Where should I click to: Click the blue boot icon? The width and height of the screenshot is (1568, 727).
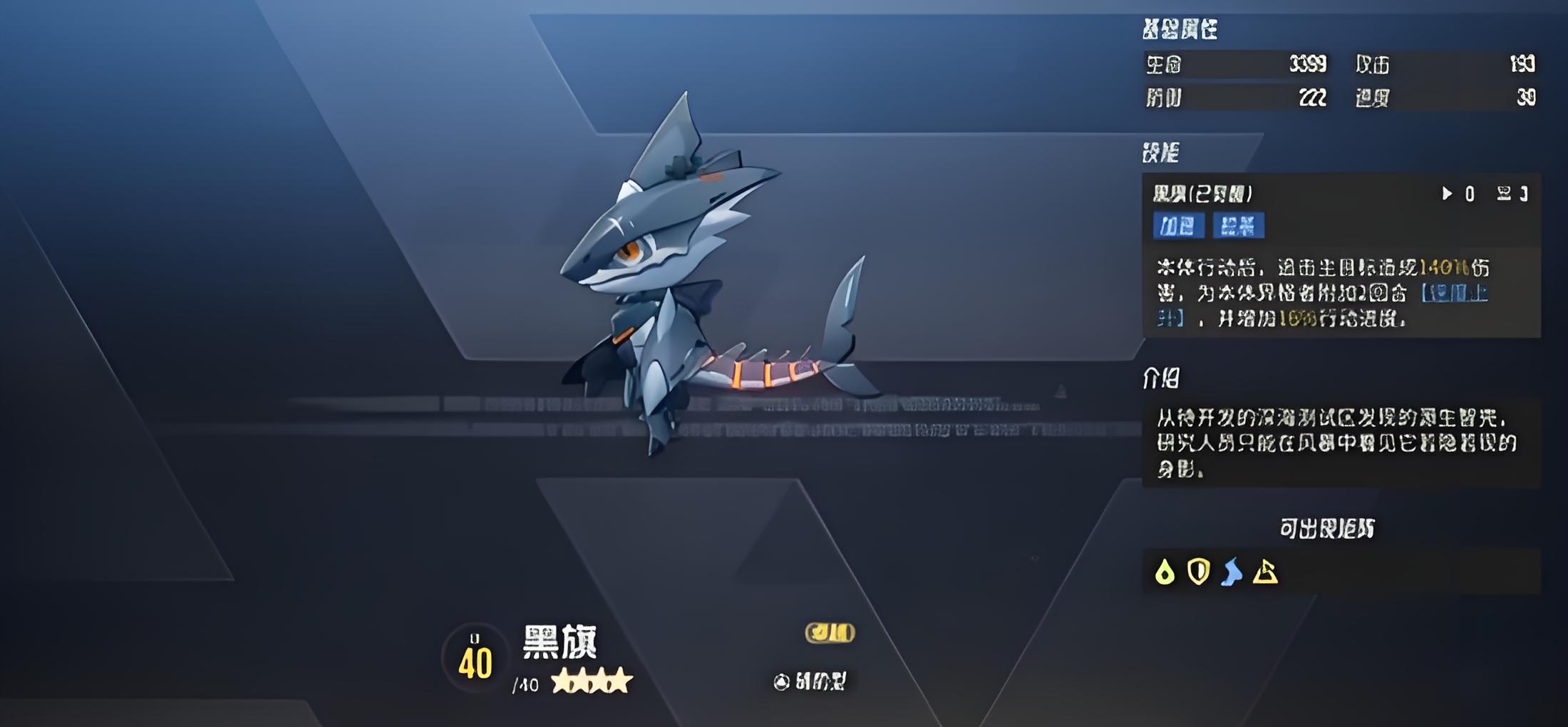(1232, 572)
